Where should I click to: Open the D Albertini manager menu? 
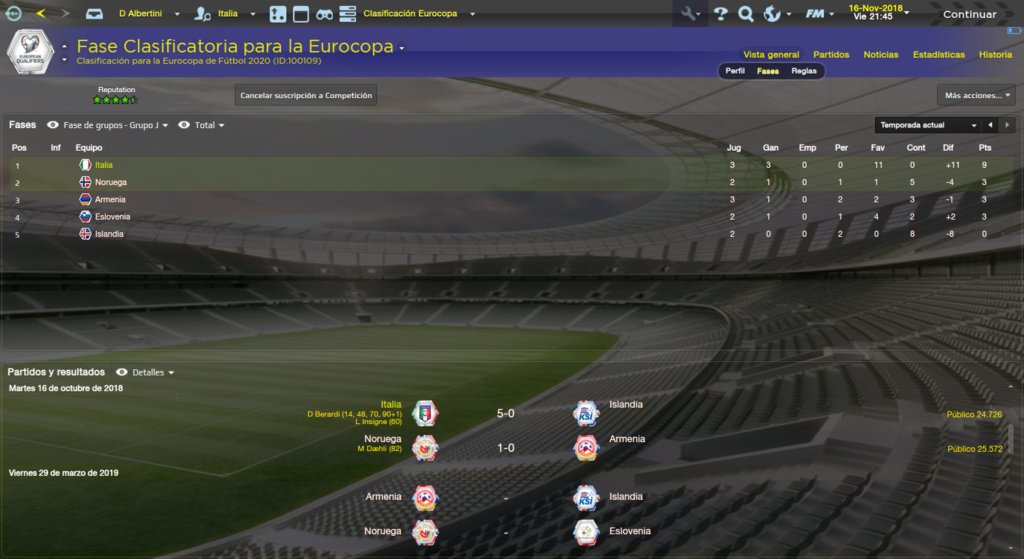point(149,15)
